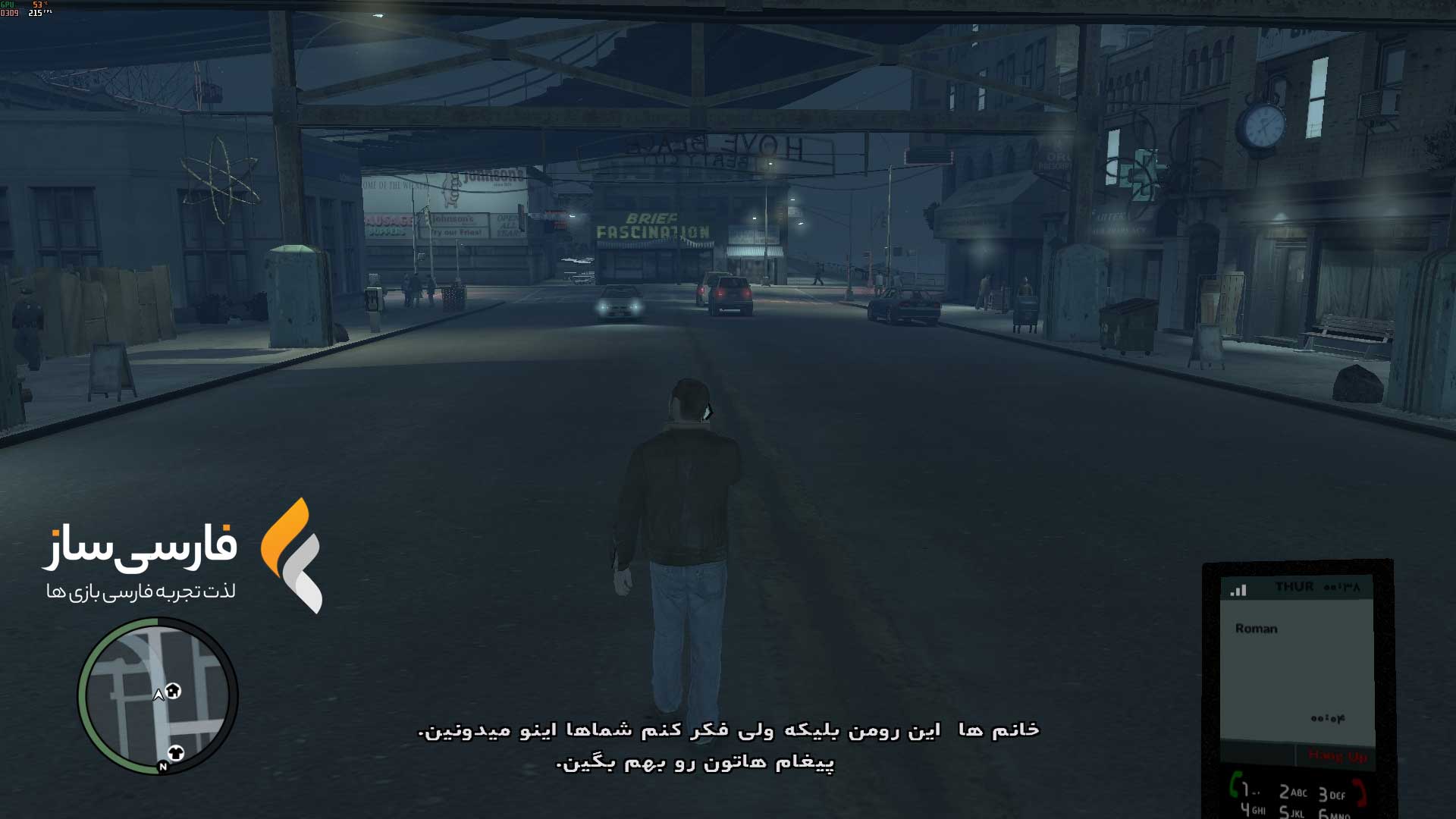Tap the 4 GHI key on the phone
The height and width of the screenshot is (819, 1456).
click(1253, 810)
